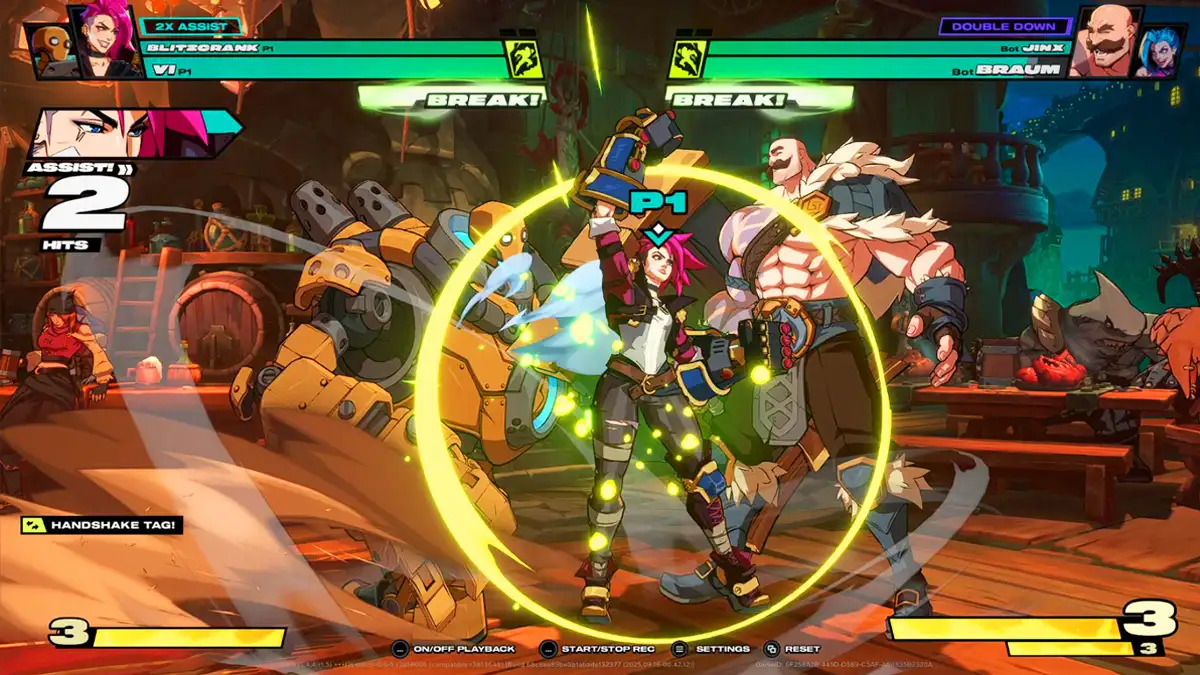Select Vi's portrait in the top HUD

tap(104, 41)
